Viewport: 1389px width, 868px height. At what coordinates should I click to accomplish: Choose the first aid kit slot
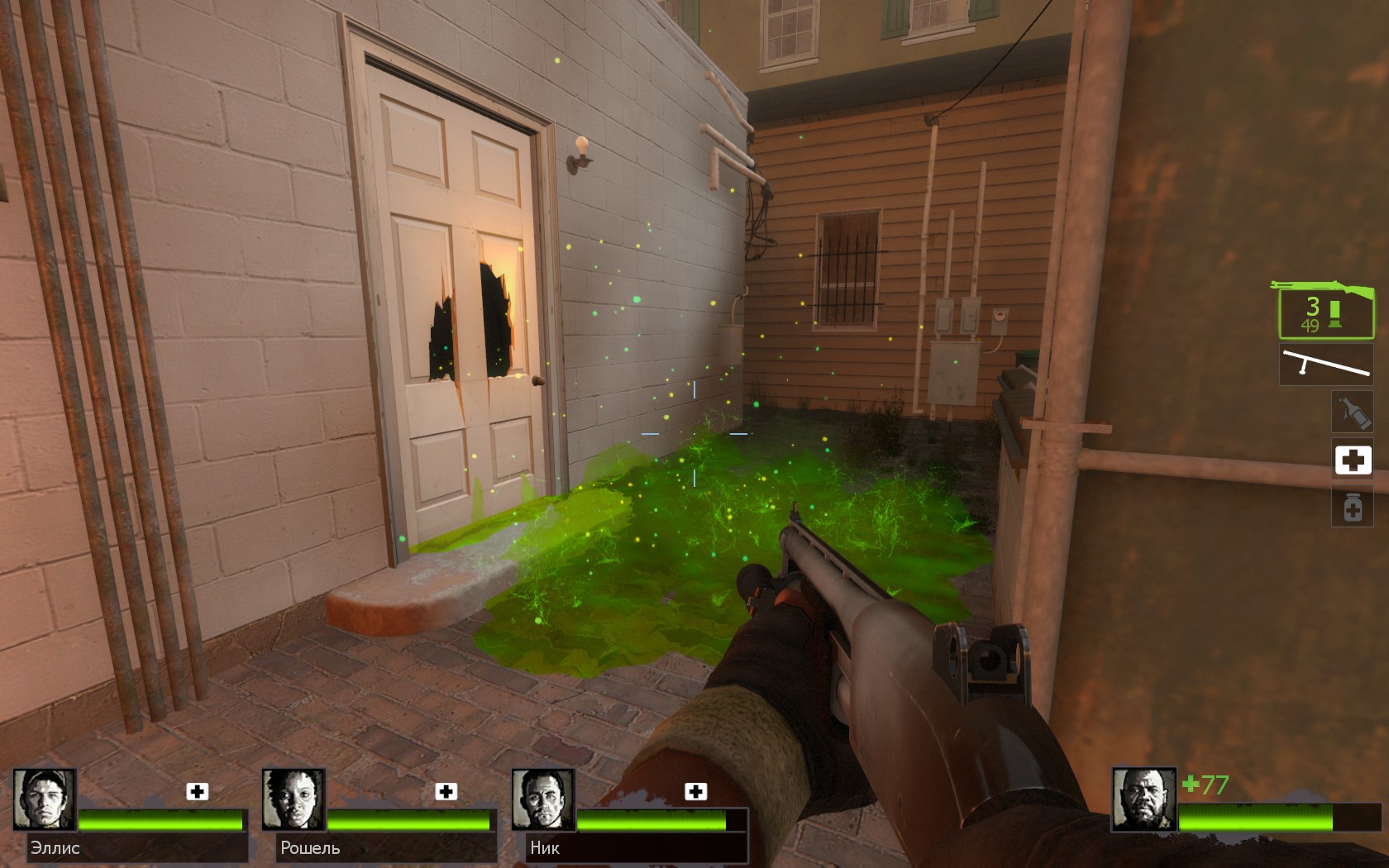coord(1353,460)
